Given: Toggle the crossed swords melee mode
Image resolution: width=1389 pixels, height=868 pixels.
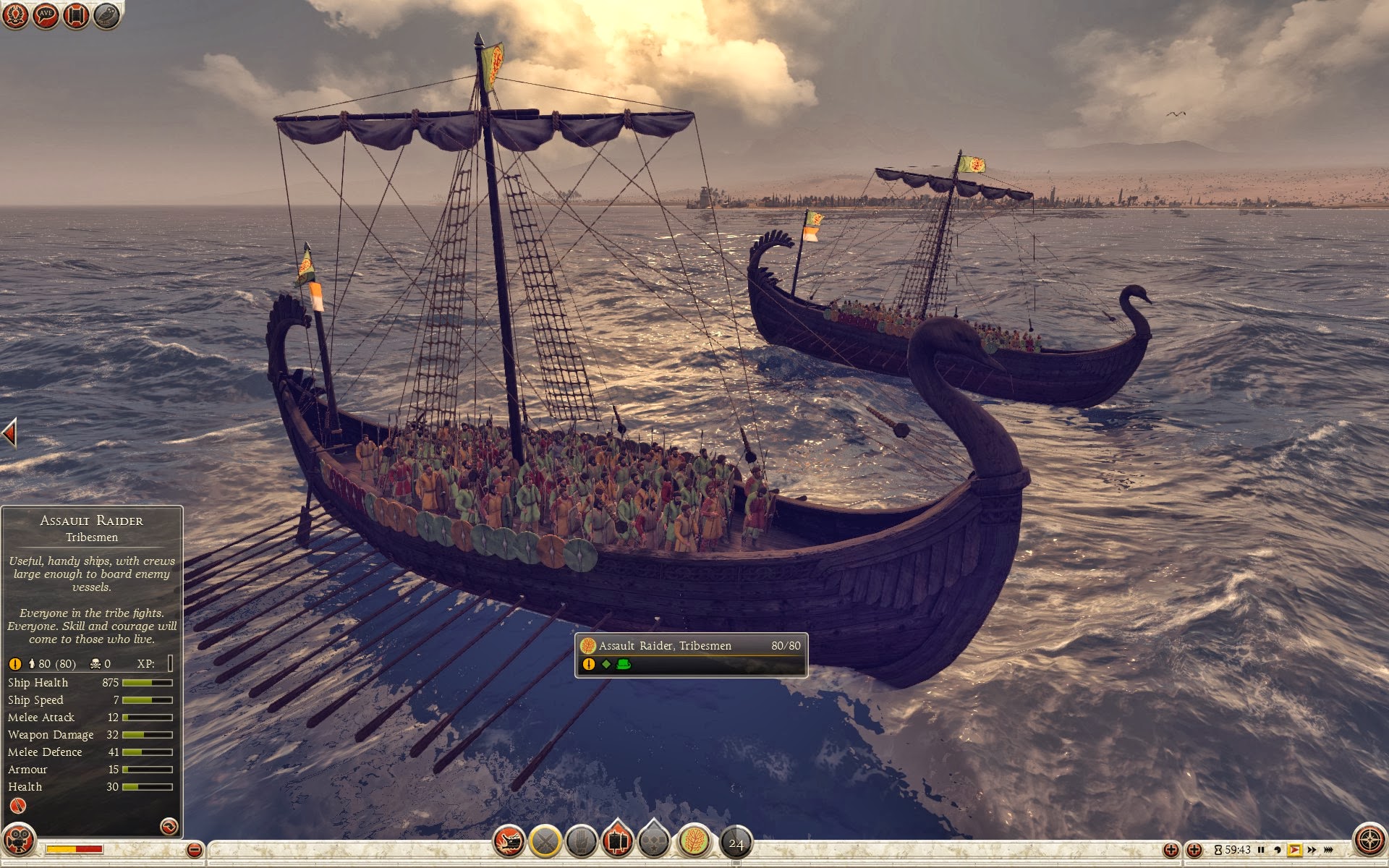Looking at the screenshot, I should [545, 842].
